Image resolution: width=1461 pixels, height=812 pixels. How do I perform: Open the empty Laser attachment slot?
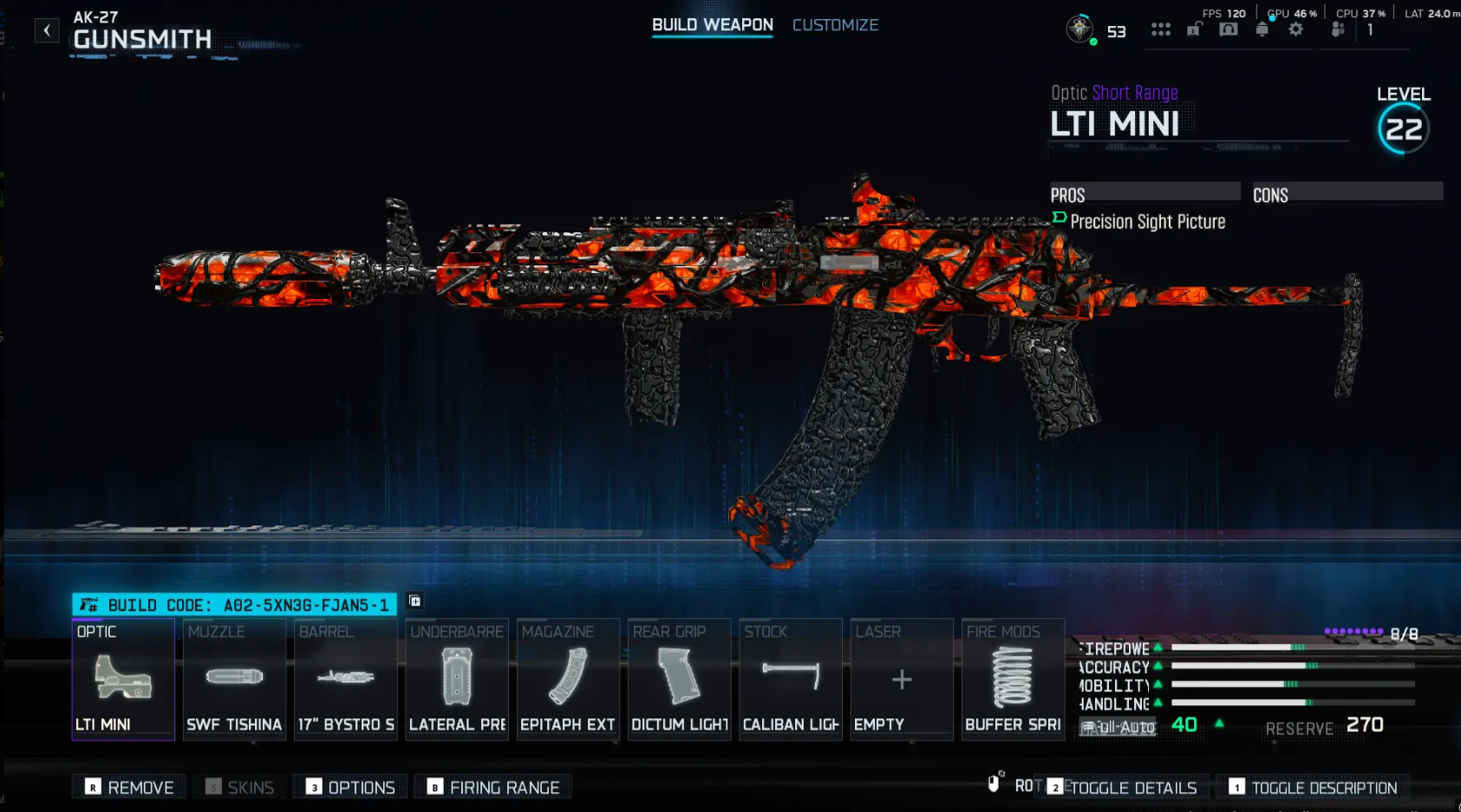click(x=901, y=680)
